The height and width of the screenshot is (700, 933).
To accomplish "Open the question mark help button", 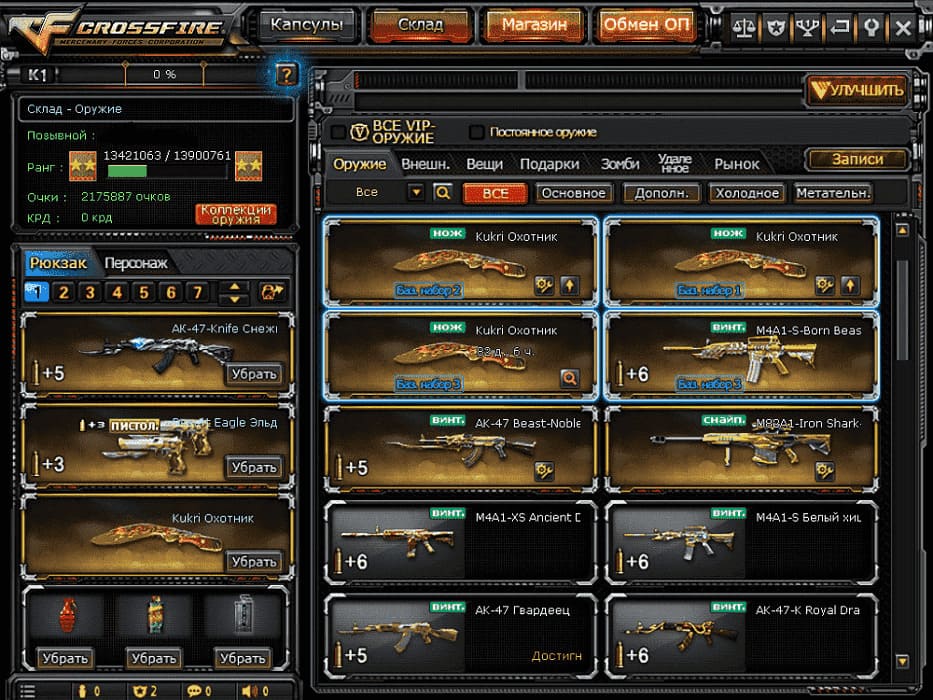I will (x=285, y=74).
